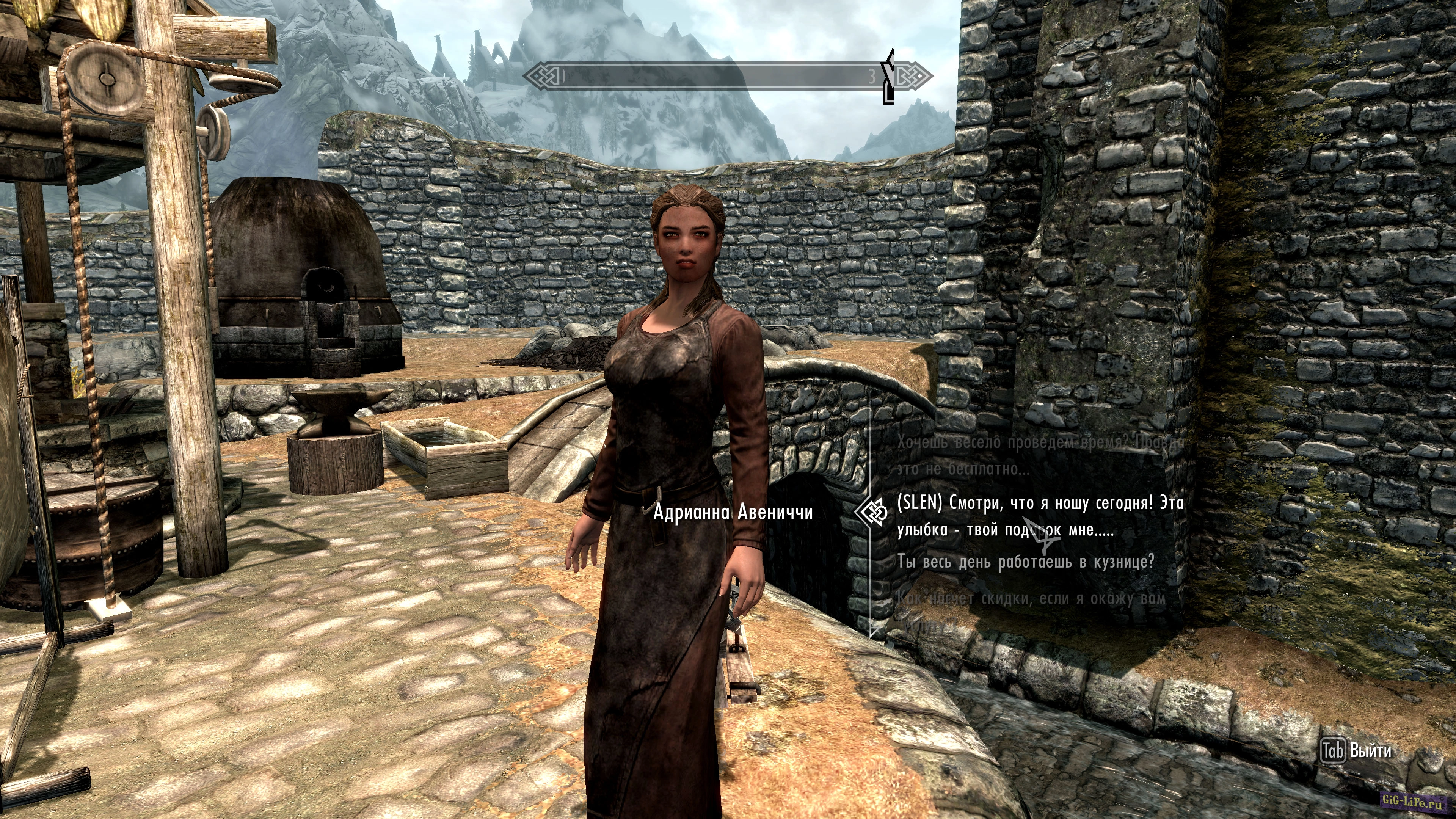Ask "Ты весь день работаешь в кузнице?"
The image size is (1456, 819).
coord(1025,561)
